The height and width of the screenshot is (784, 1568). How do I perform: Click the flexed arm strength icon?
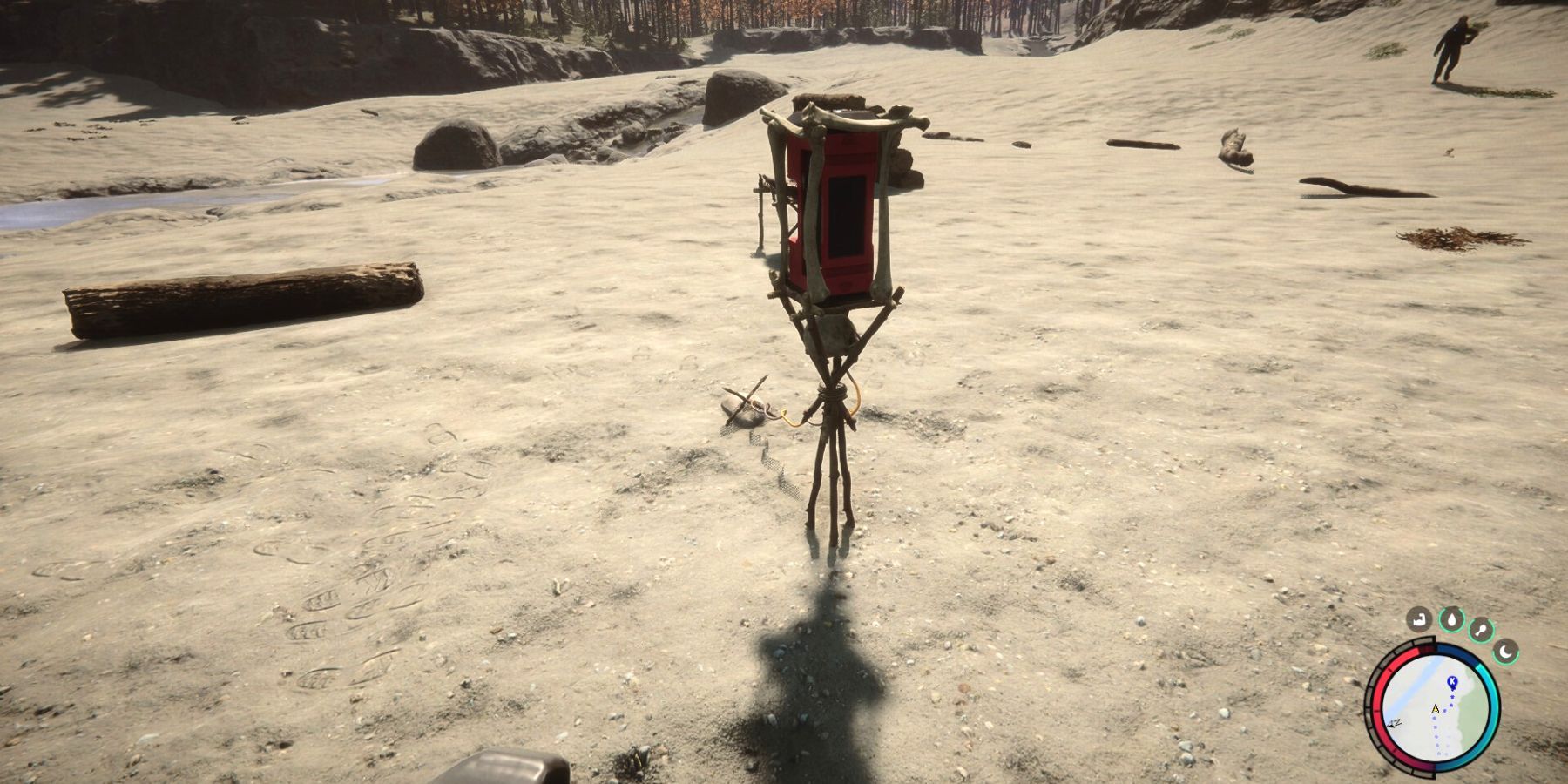(1420, 620)
